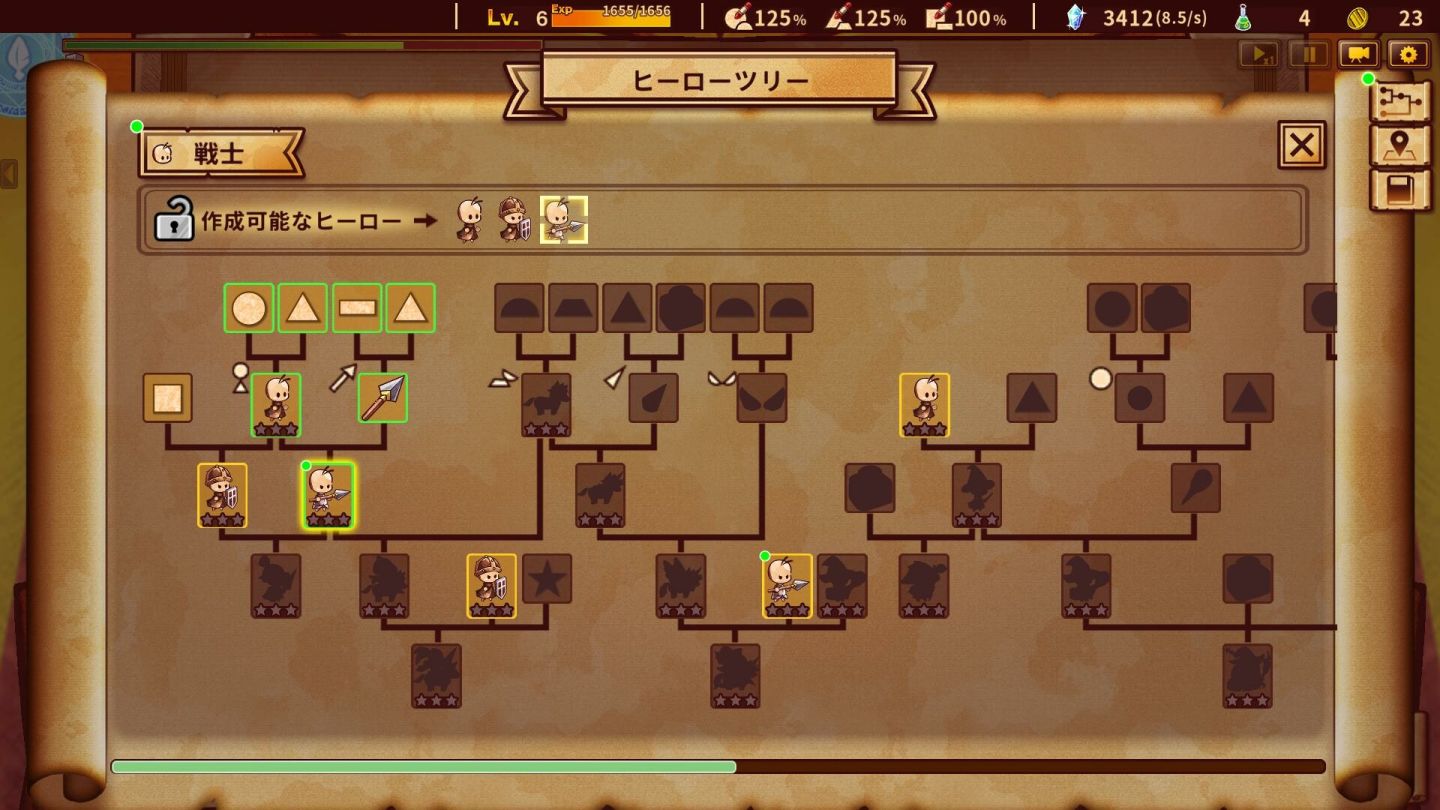This screenshot has width=1440, height=810.
Task: Click the spear weapon upgrade node
Action: pos(383,397)
